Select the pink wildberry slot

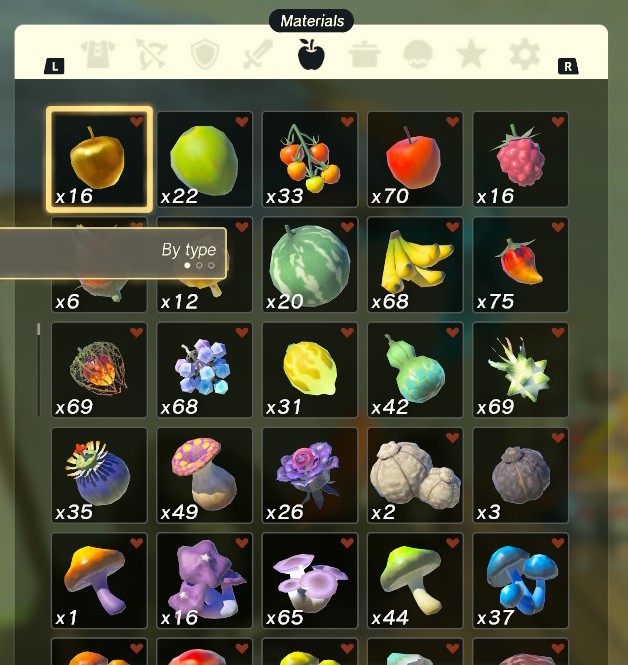pos(520,159)
